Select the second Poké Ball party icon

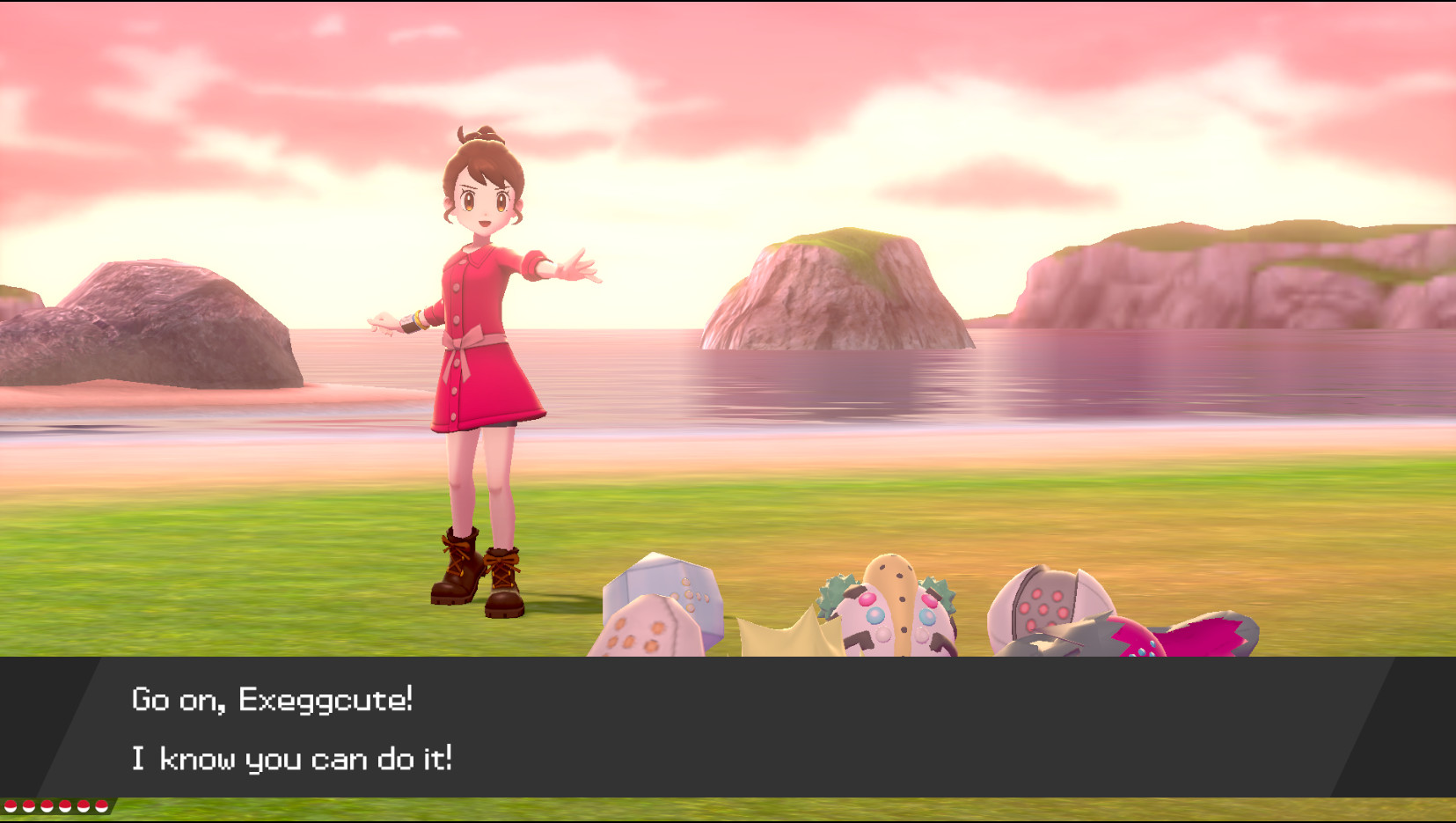click(28, 805)
